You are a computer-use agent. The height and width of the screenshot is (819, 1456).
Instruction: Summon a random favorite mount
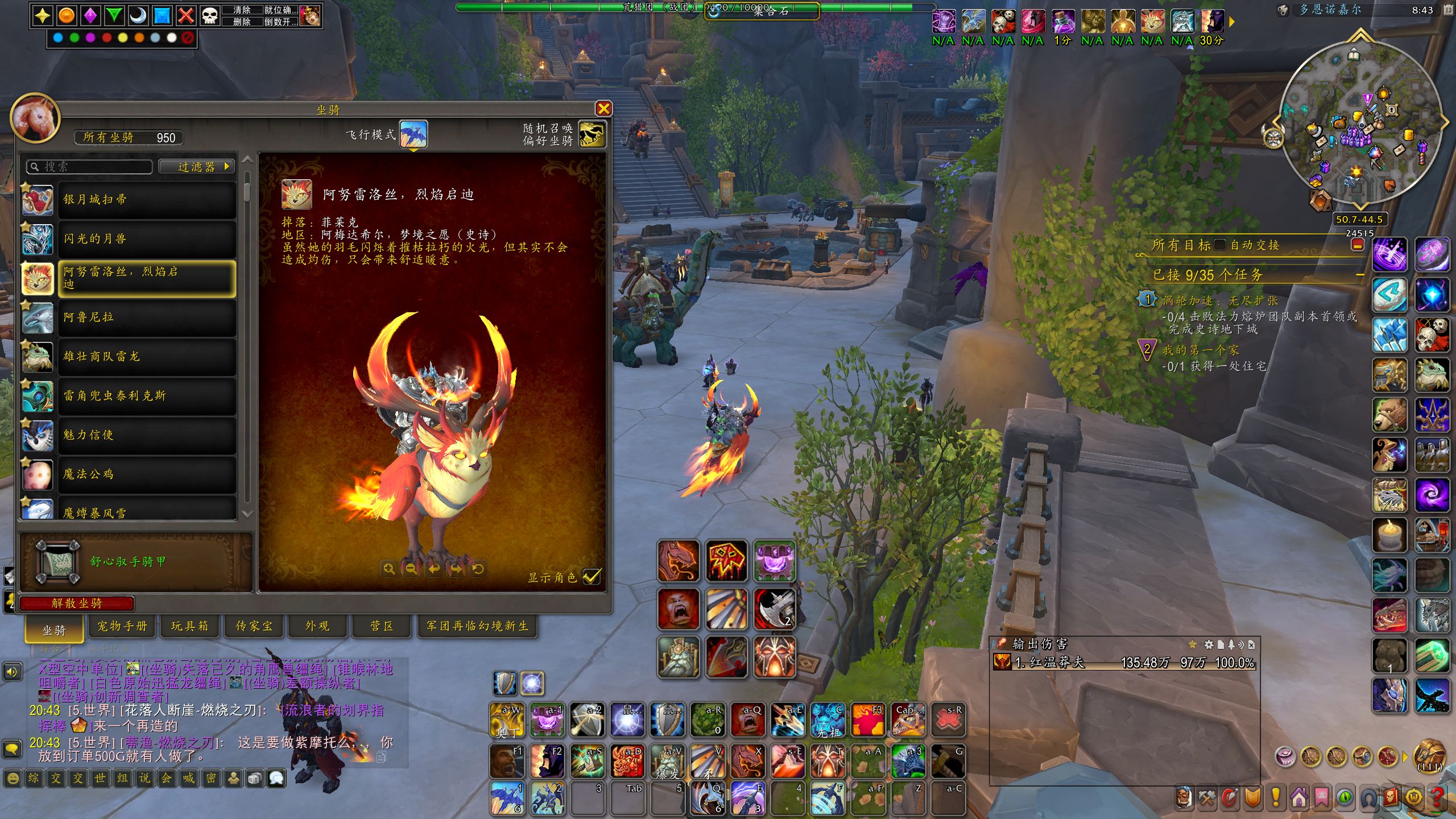pyautogui.click(x=591, y=134)
